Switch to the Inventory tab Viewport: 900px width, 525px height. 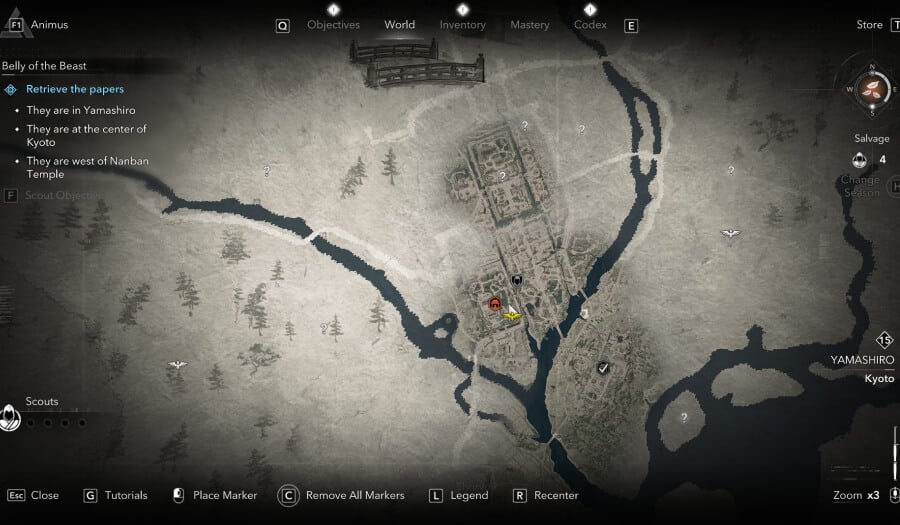pyautogui.click(x=462, y=25)
